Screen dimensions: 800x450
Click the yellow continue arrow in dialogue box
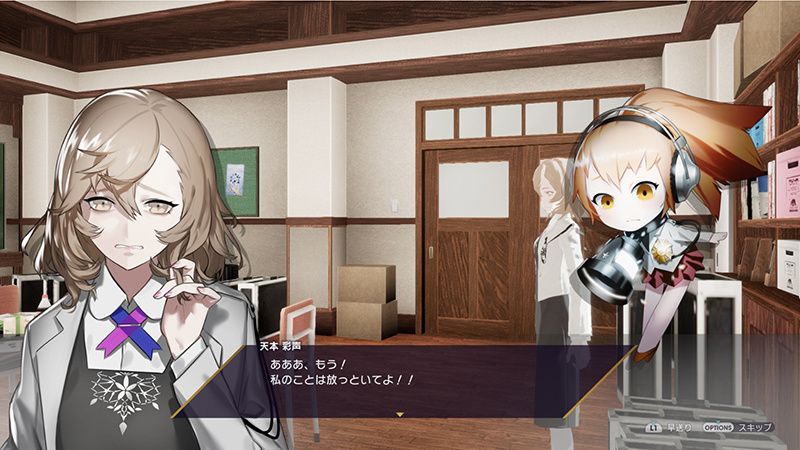point(400,413)
